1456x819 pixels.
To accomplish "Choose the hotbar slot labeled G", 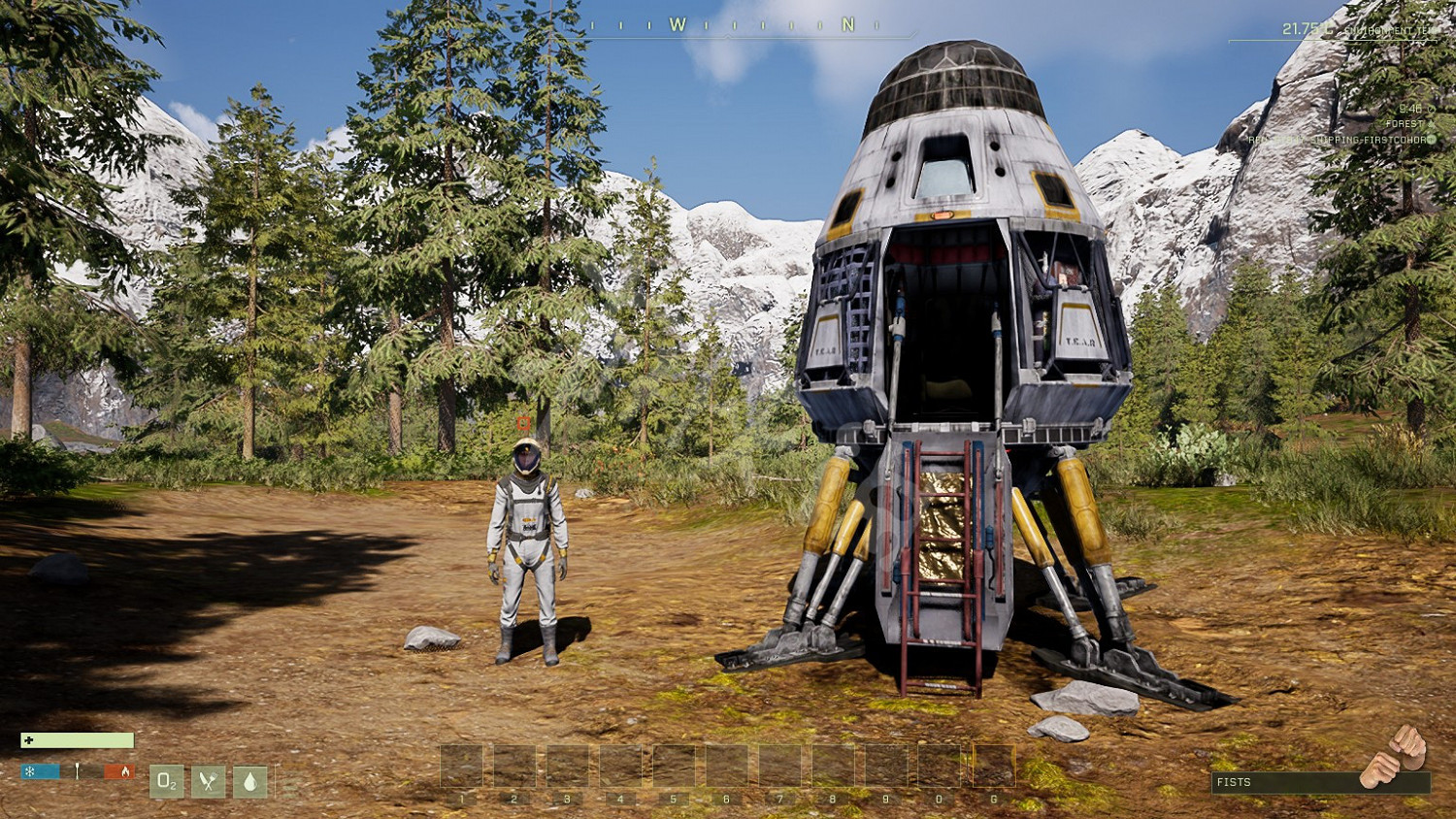I will 993,767.
